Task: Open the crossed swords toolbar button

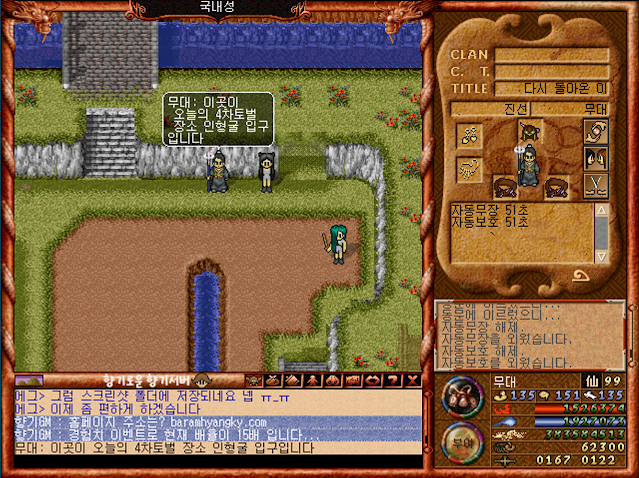Action: click(272, 380)
